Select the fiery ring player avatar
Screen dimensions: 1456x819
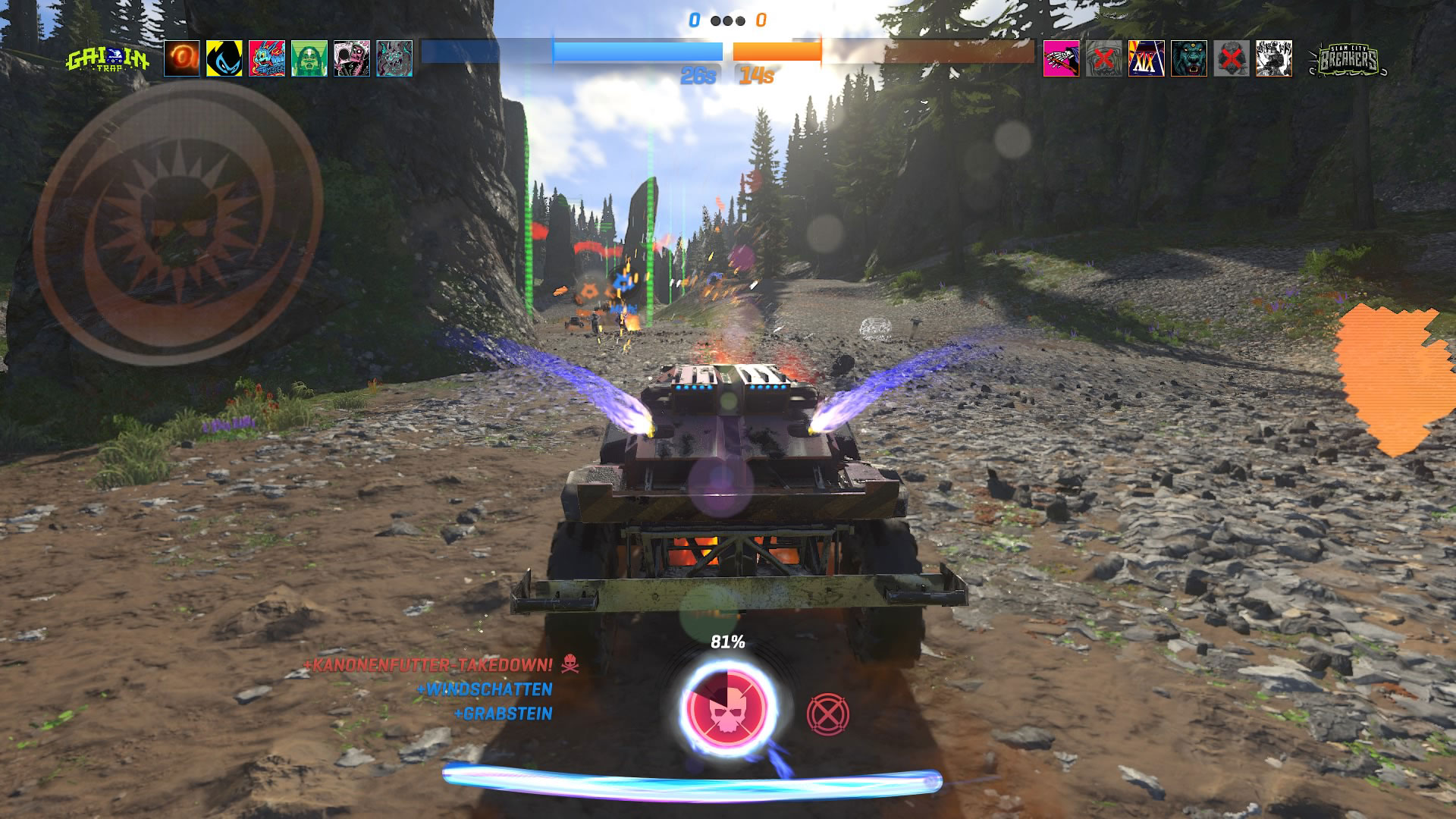click(182, 58)
